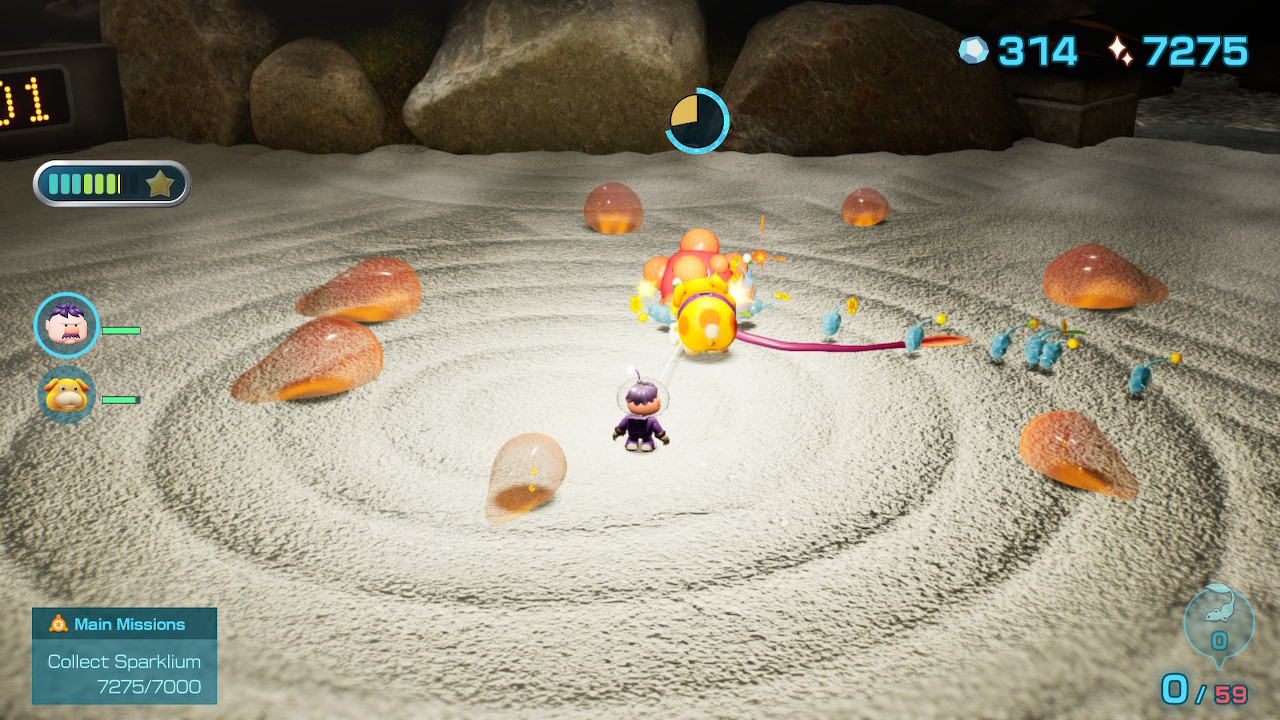Click the onion icon beside Main Missions

pos(60,623)
